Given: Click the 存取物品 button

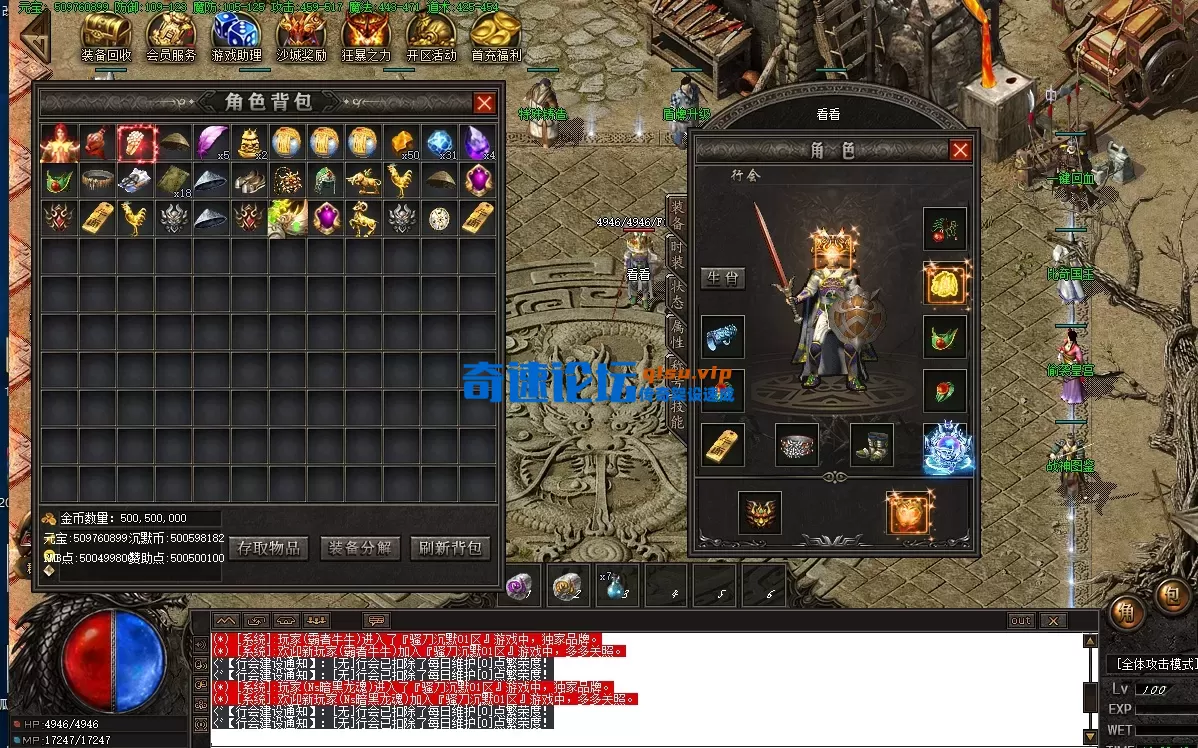Looking at the screenshot, I should [269, 548].
